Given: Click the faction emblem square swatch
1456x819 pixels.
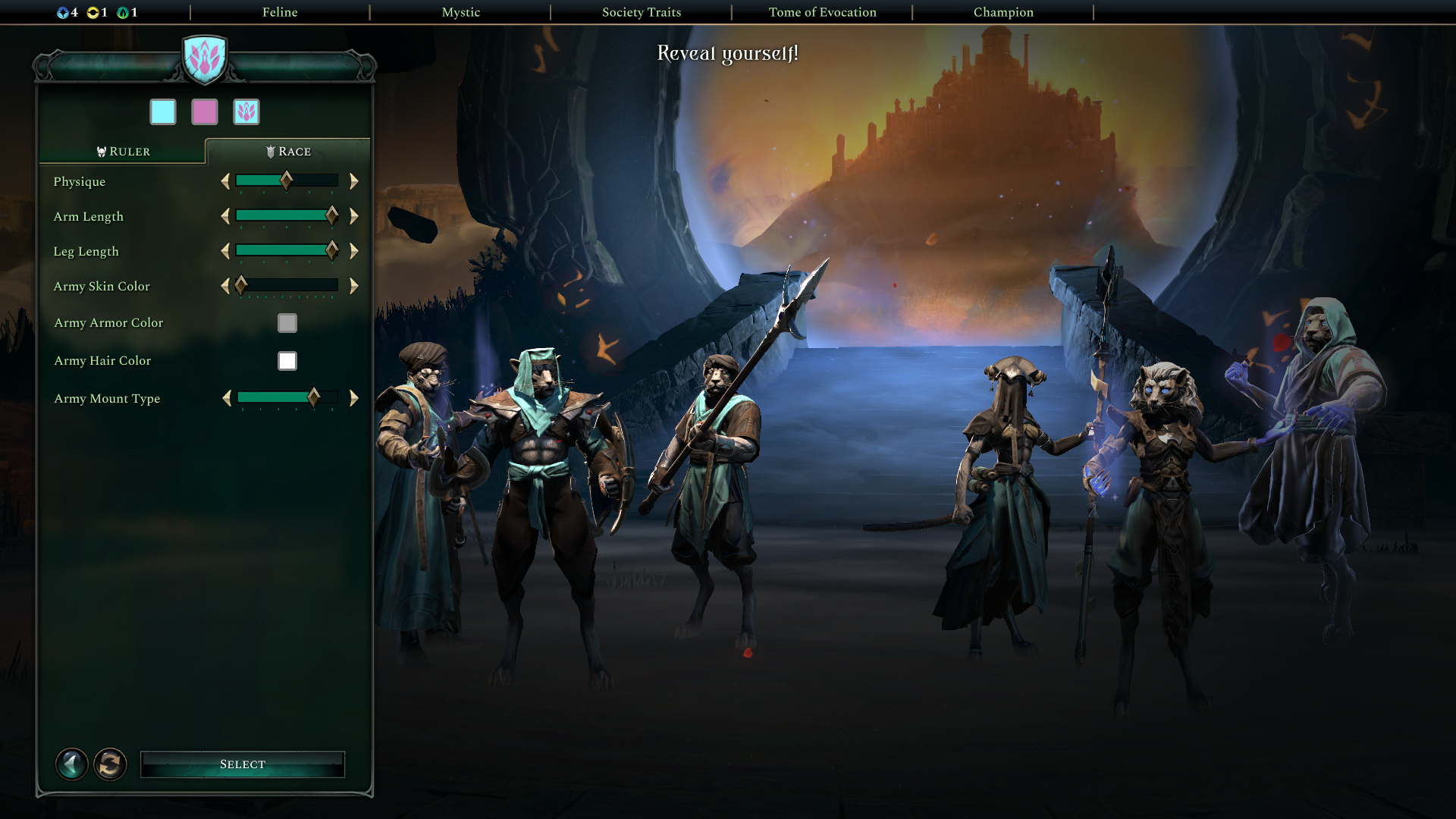Looking at the screenshot, I should coord(245,111).
